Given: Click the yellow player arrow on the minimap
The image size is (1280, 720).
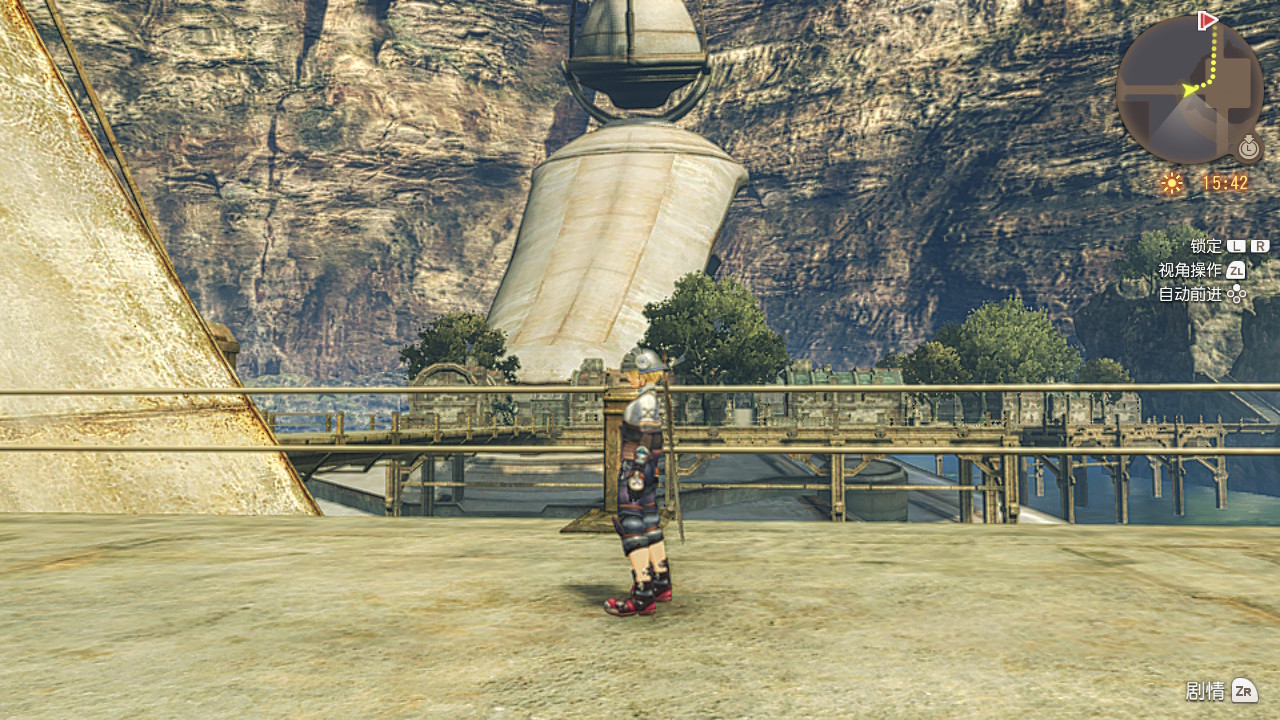Looking at the screenshot, I should coord(1190,90).
